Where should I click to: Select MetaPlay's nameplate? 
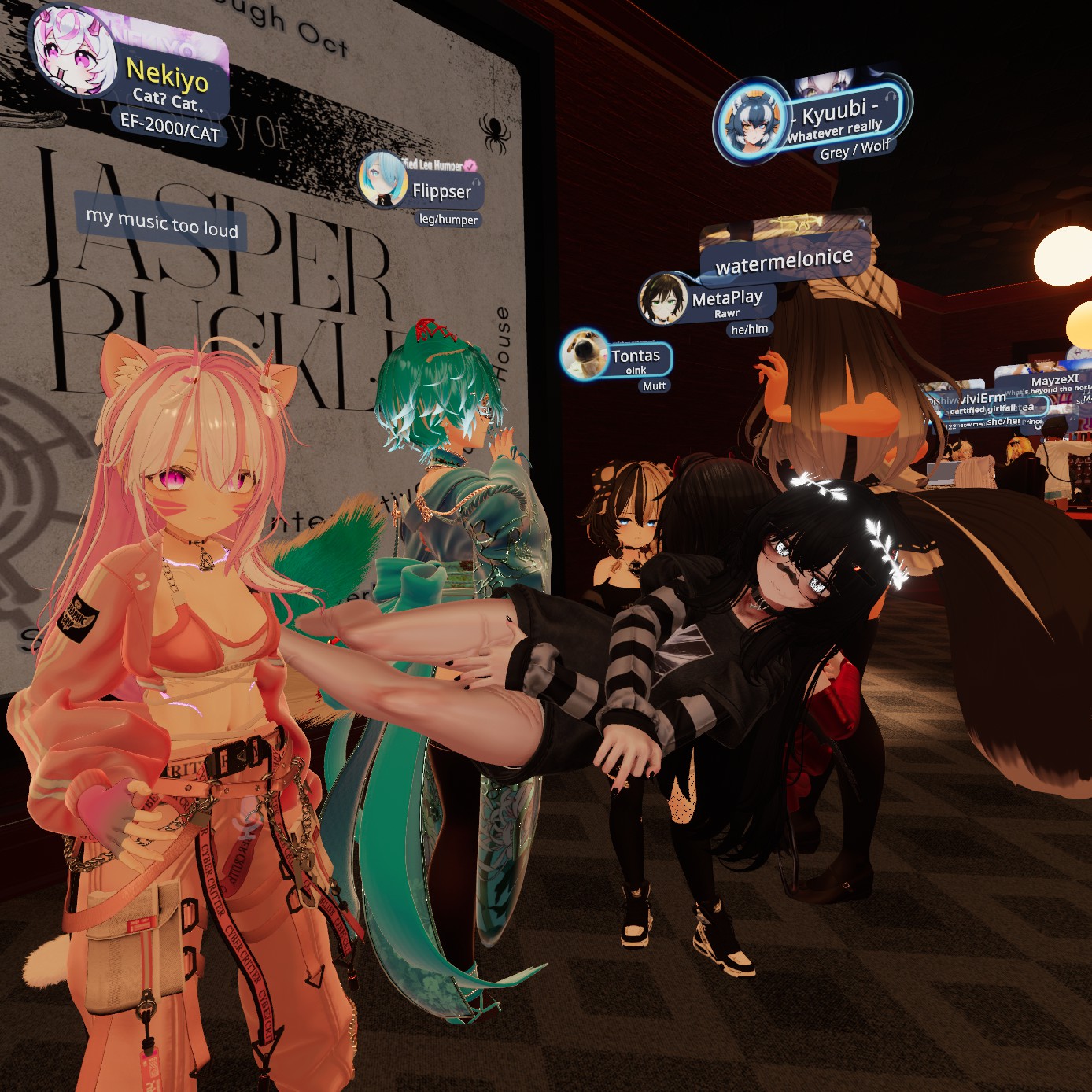pyautogui.click(x=726, y=299)
